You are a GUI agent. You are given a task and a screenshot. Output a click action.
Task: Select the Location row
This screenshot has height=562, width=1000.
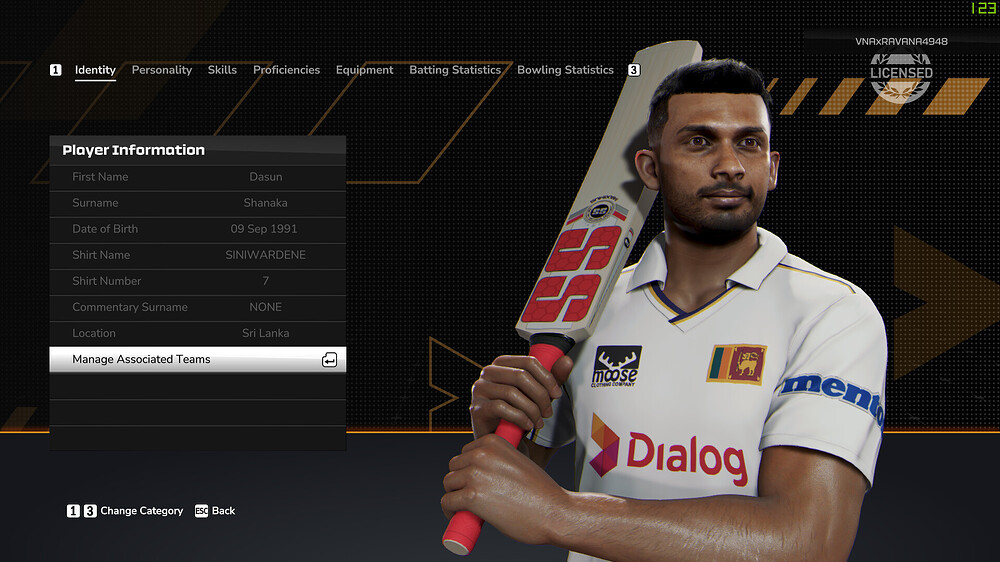click(x=197, y=333)
